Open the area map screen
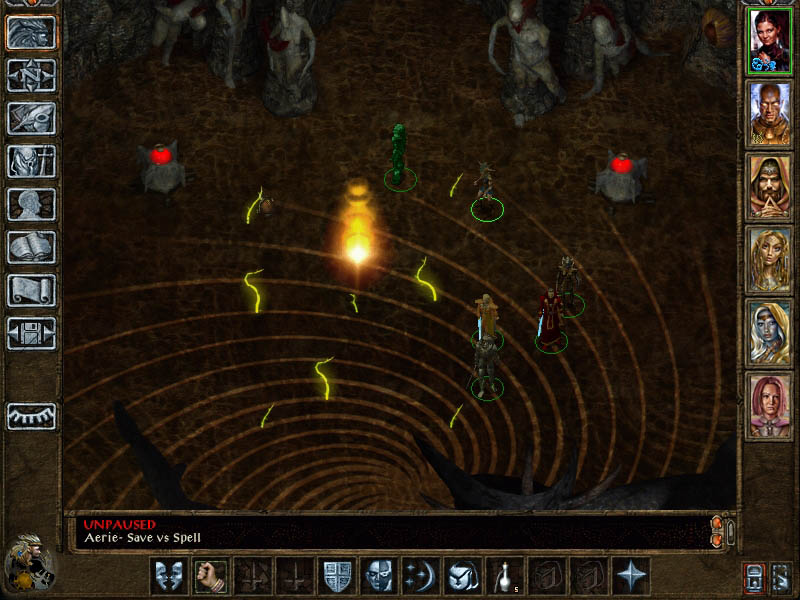800x600 pixels. (31, 75)
